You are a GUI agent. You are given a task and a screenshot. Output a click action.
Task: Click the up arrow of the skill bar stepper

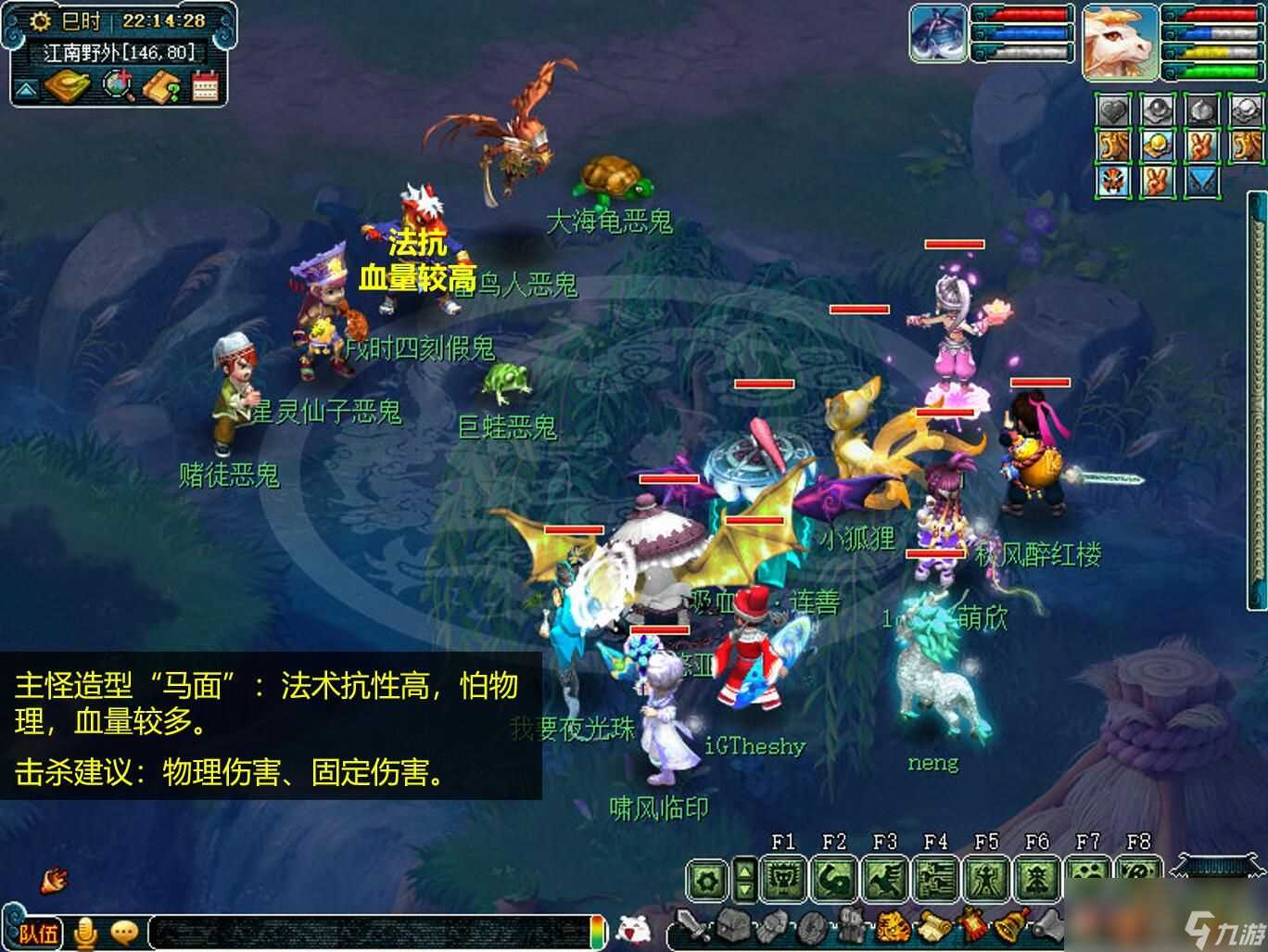tap(744, 871)
